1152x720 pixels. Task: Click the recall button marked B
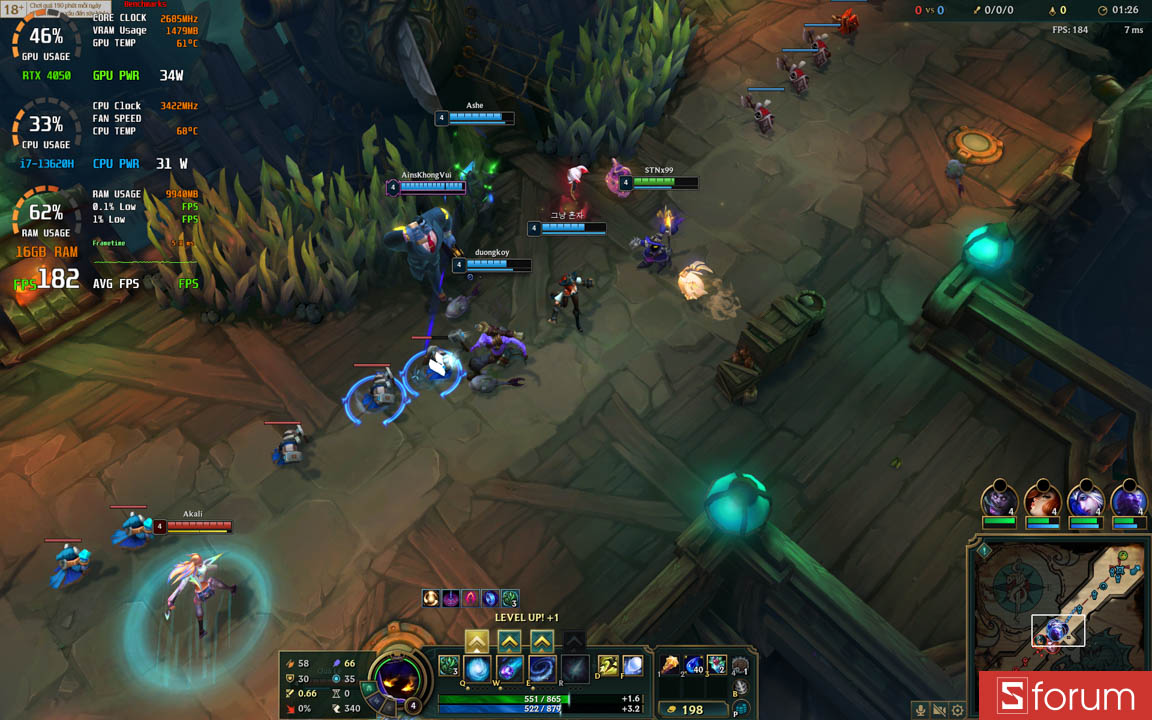[740, 688]
